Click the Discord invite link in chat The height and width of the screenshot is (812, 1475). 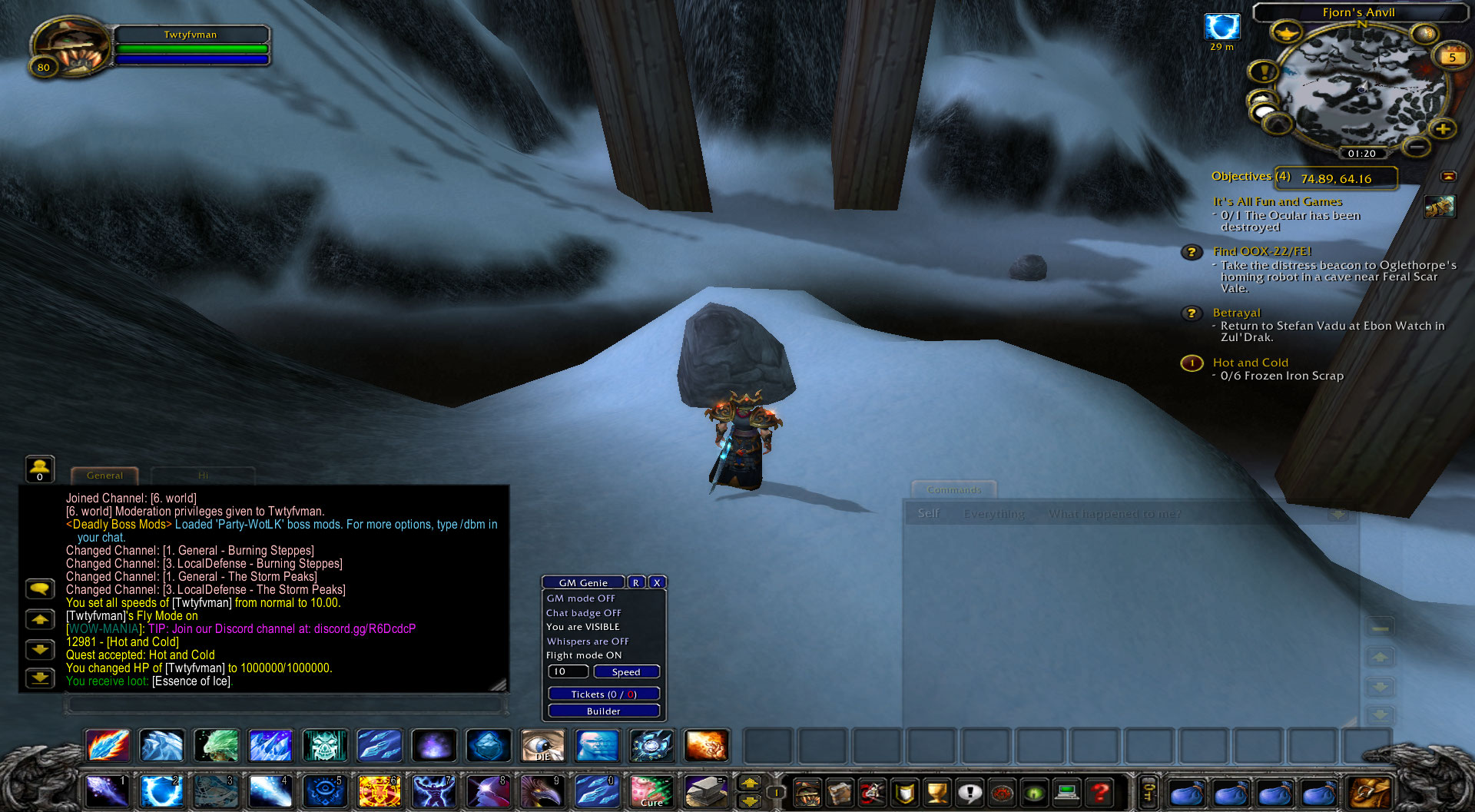point(363,628)
